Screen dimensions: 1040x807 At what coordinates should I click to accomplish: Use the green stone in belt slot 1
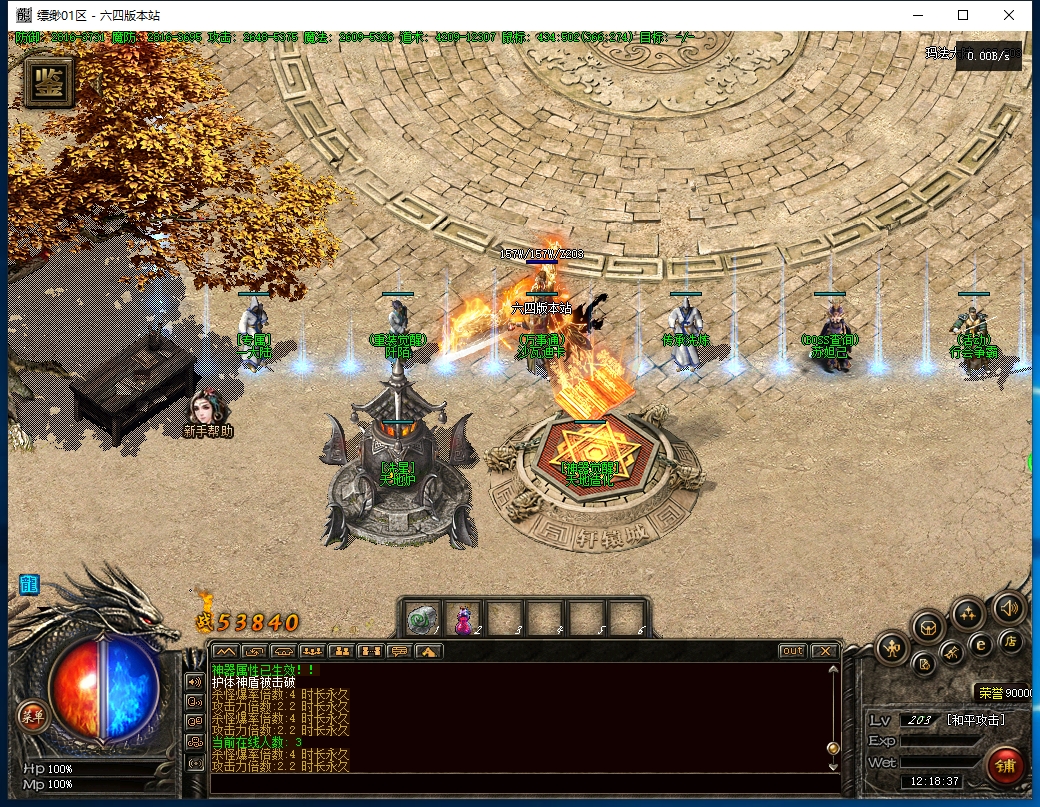pos(421,620)
